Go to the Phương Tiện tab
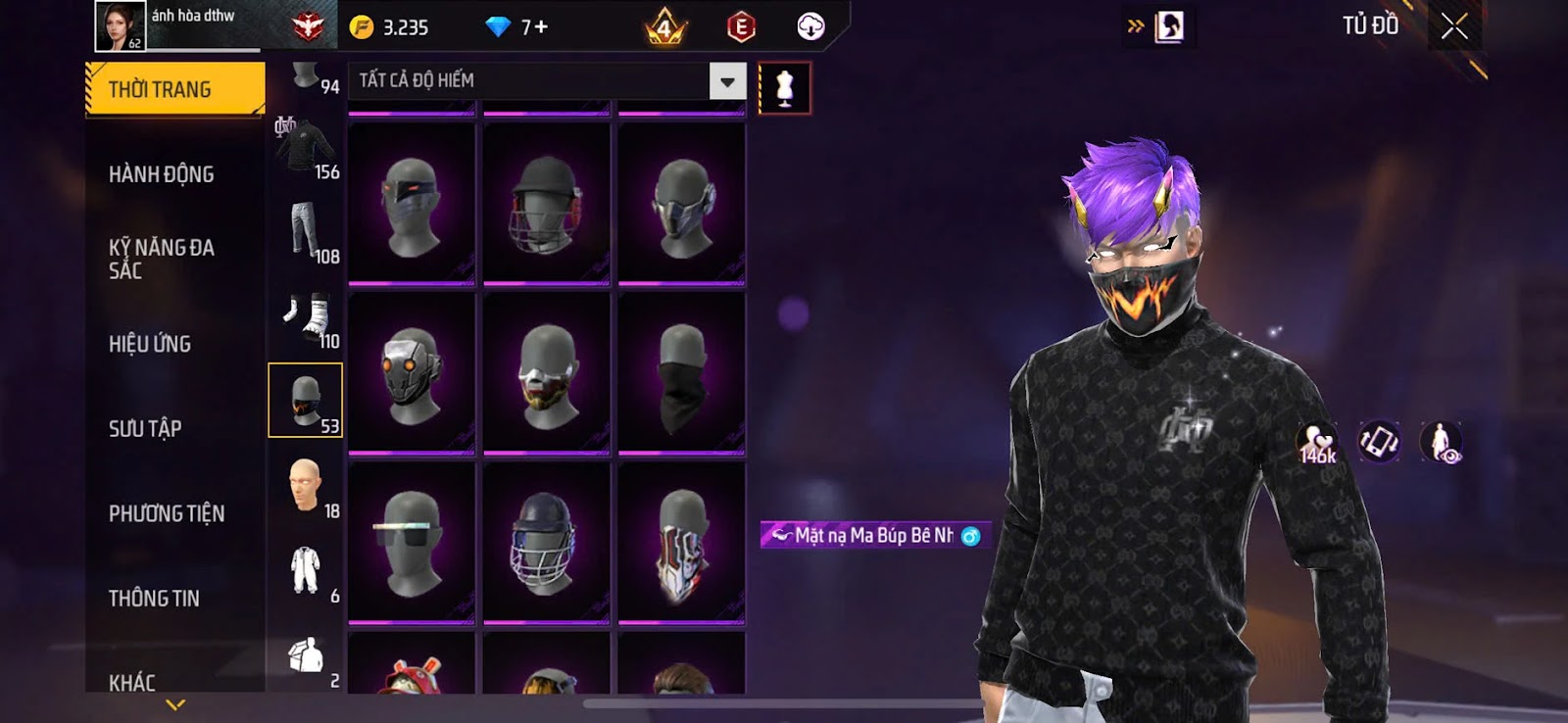 [167, 513]
